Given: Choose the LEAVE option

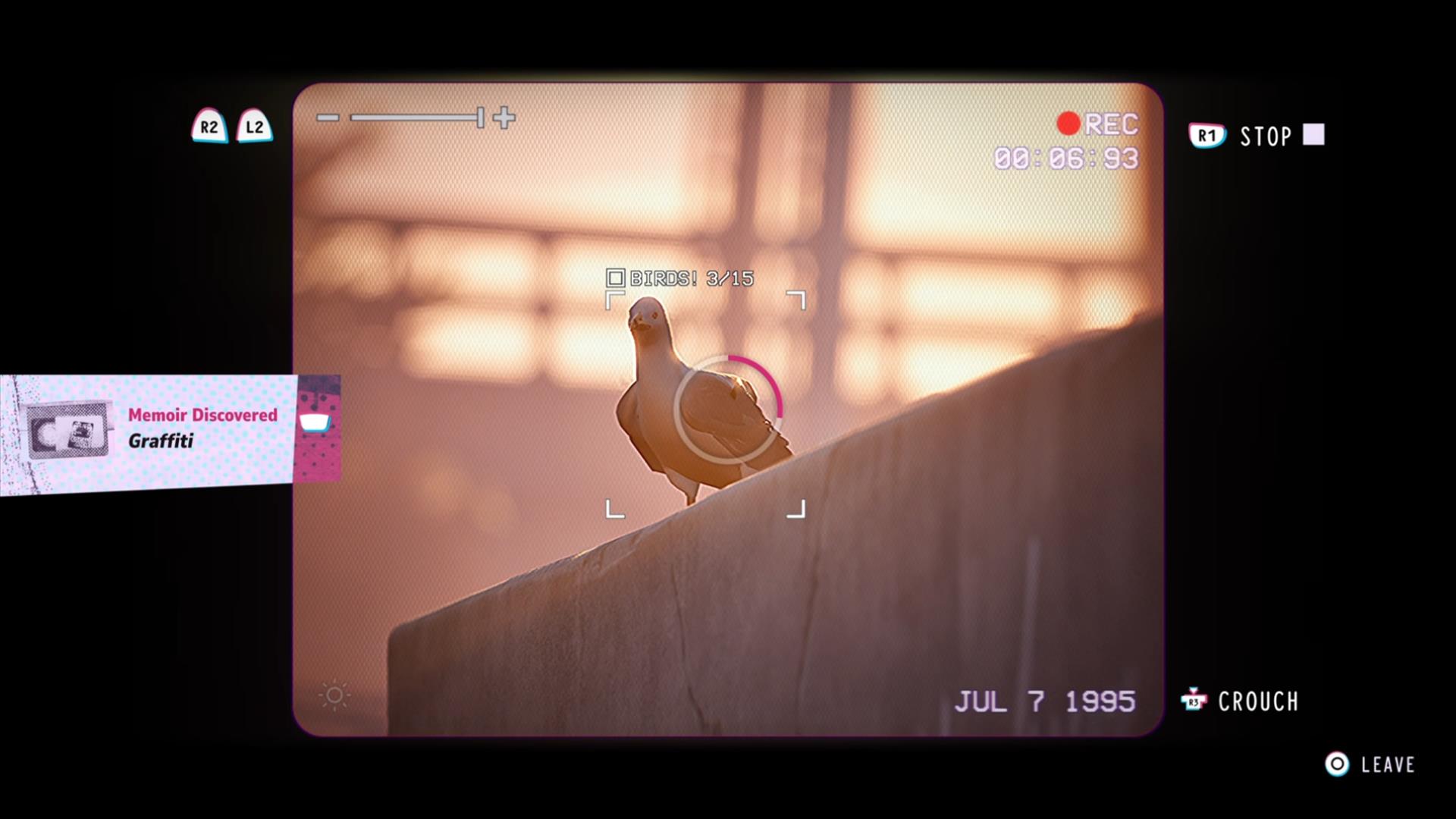Looking at the screenshot, I should pyautogui.click(x=1387, y=764).
